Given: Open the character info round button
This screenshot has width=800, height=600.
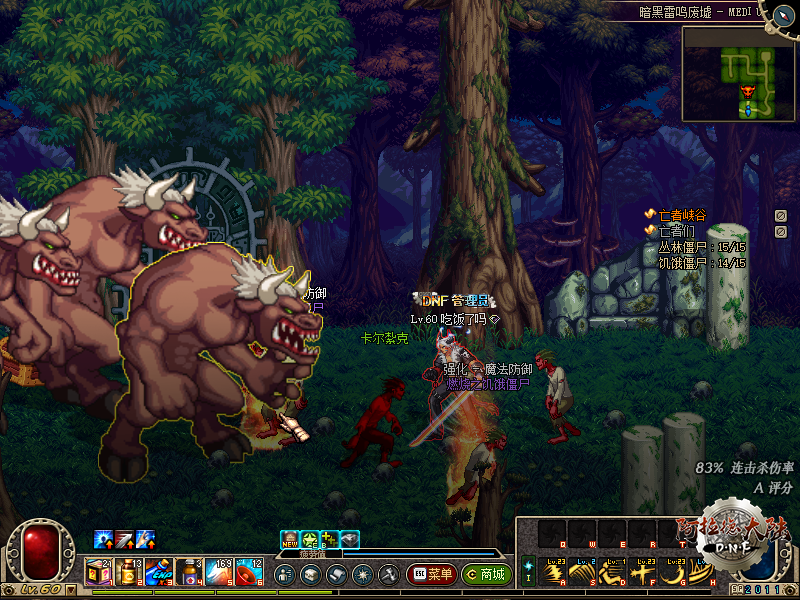Looking at the screenshot, I should pos(284,575).
